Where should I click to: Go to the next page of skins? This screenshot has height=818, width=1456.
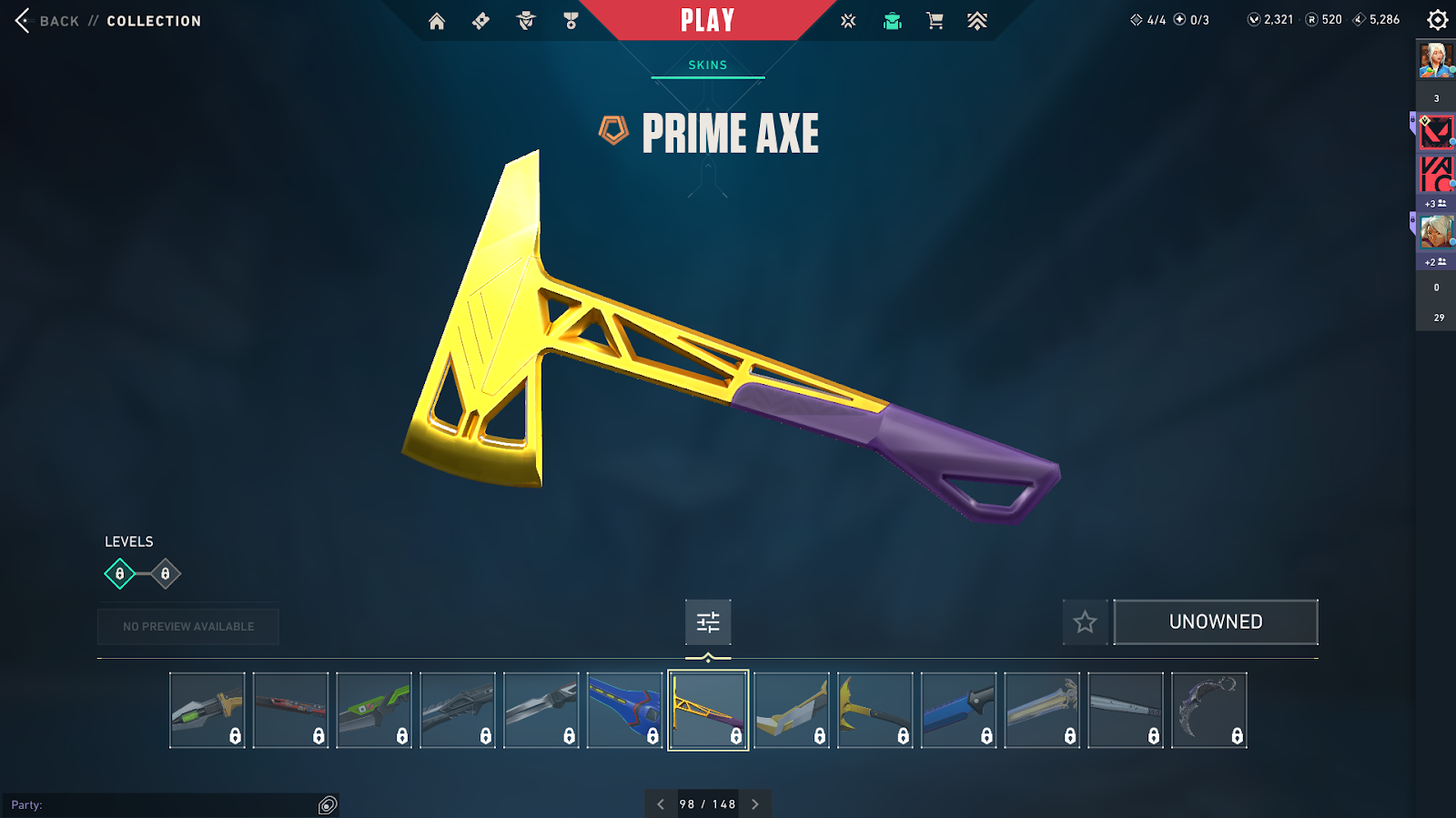coord(755,804)
